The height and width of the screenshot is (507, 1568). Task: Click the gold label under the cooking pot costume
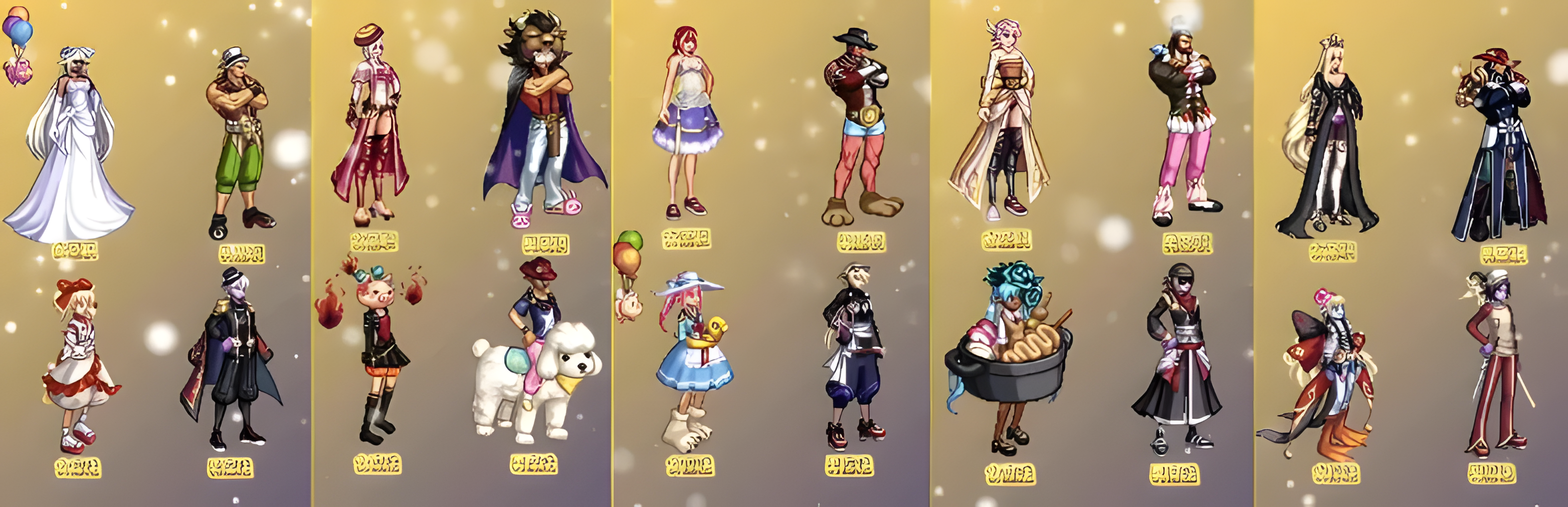point(1009,473)
